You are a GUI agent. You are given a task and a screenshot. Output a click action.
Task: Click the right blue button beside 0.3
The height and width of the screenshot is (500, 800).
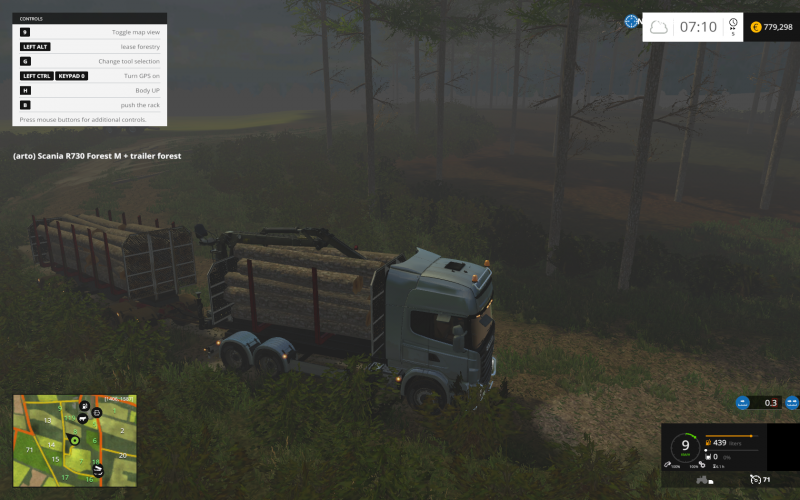point(792,403)
